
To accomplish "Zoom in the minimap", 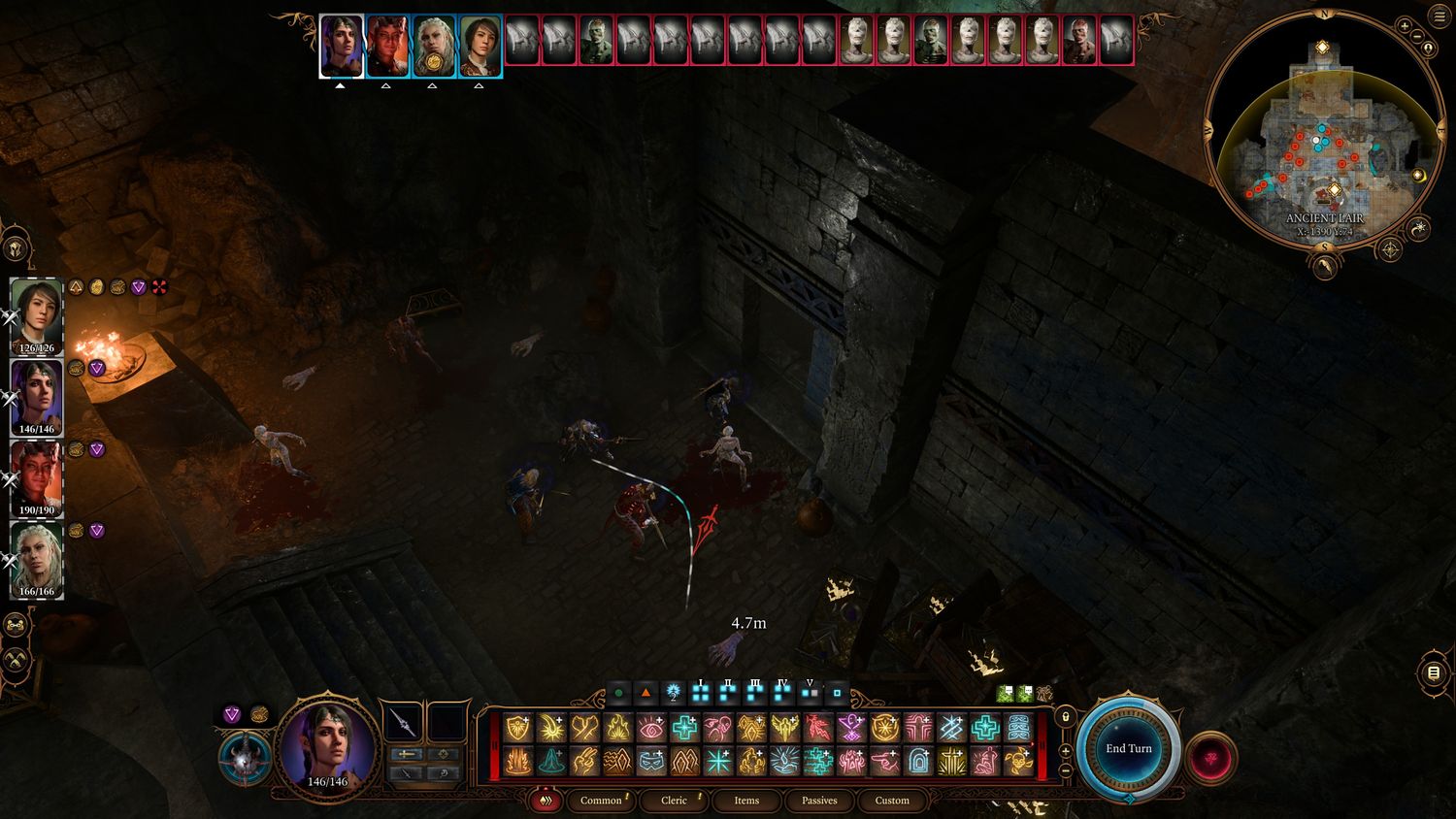I will pyautogui.click(x=1406, y=26).
